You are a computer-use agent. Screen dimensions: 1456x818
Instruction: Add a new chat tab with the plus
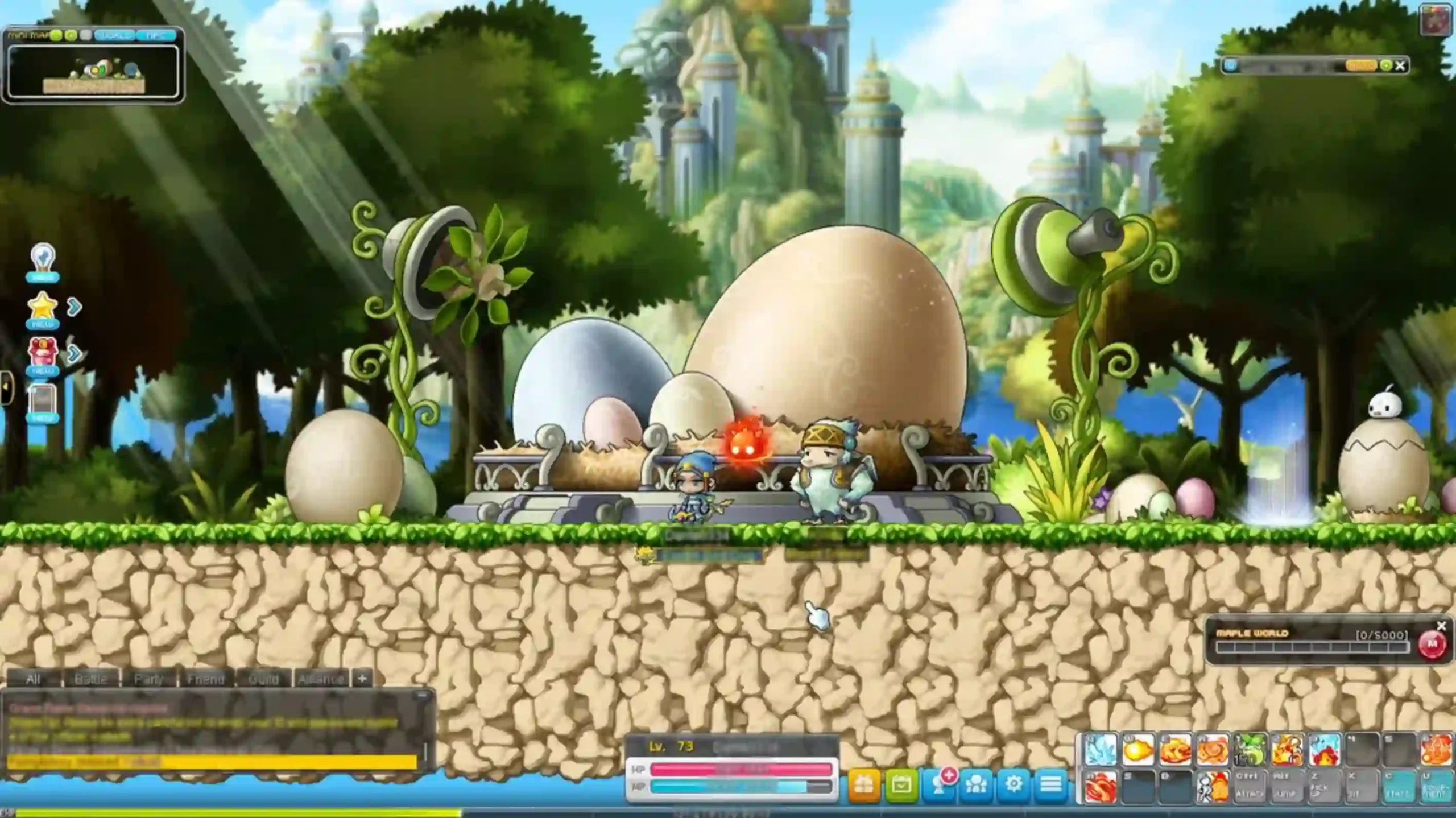click(x=363, y=679)
